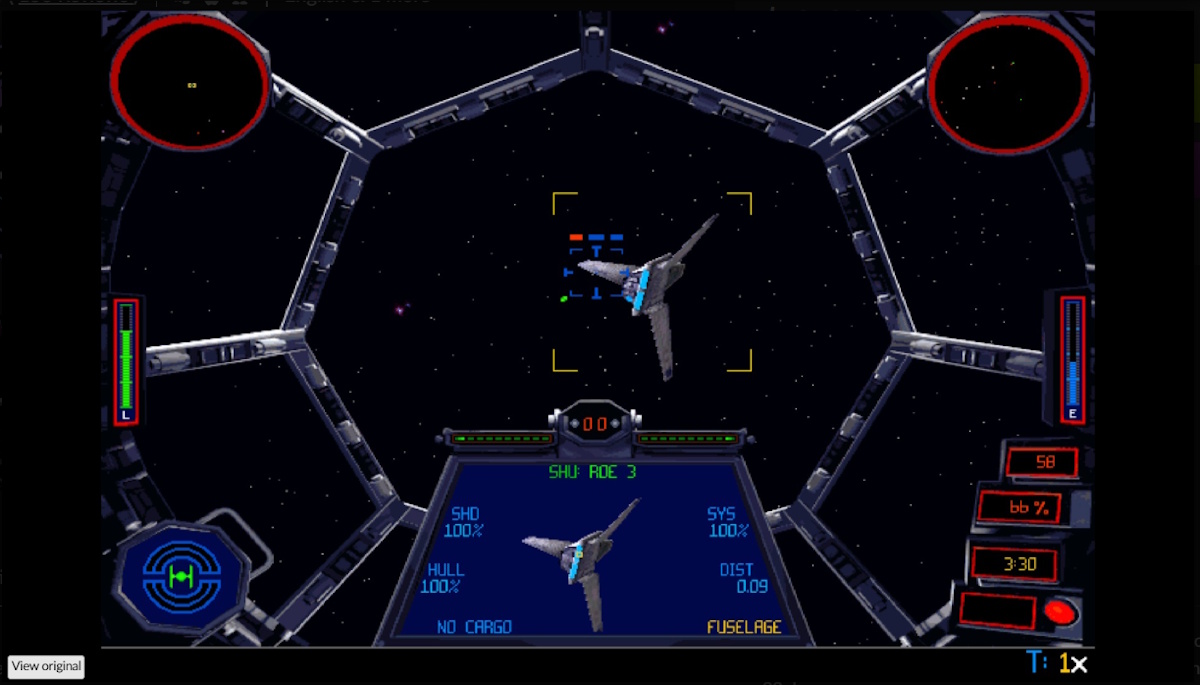
Task: Click the View original button
Action: point(46,666)
